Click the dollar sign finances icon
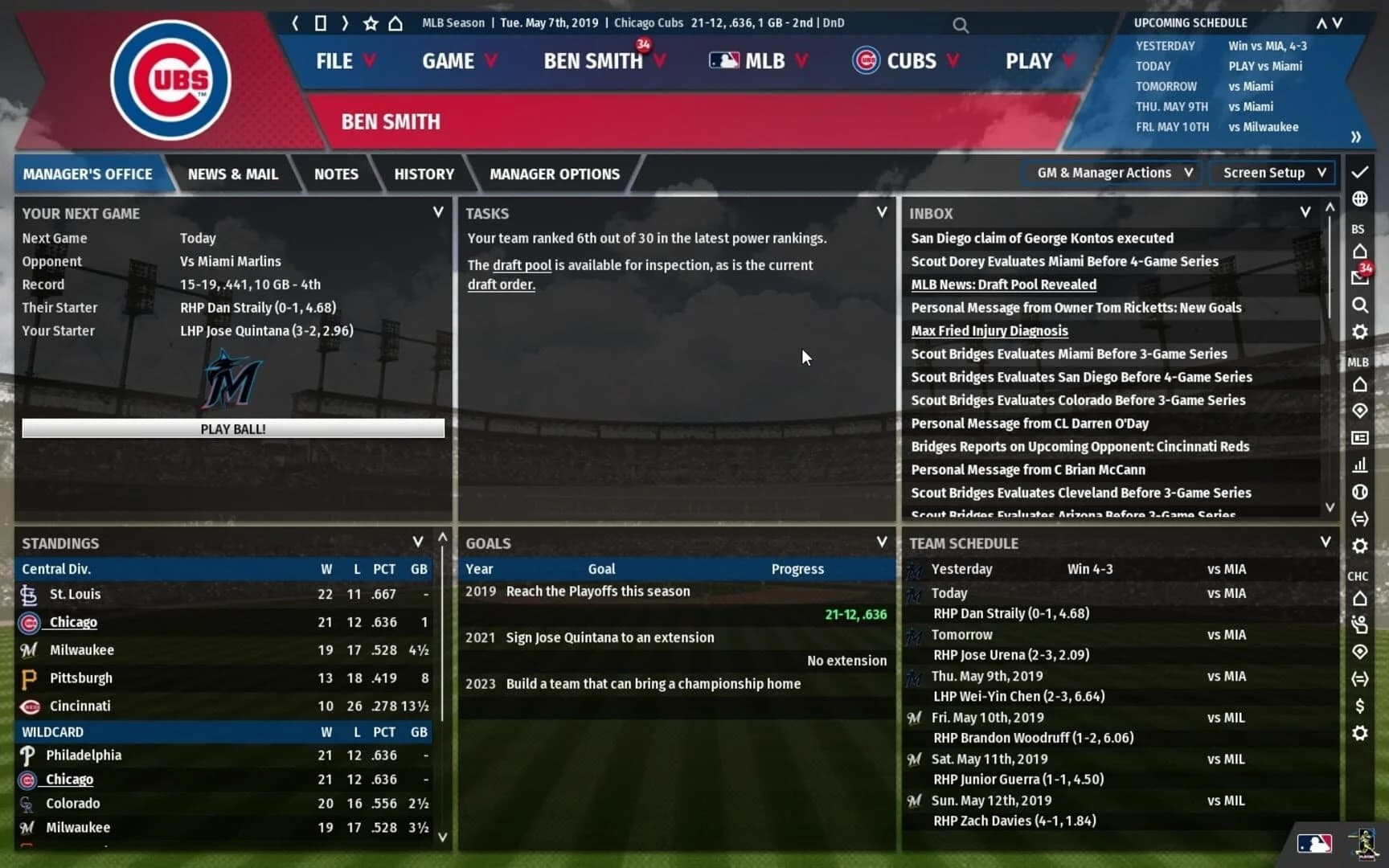Screen dimensions: 1389x868 click(1360, 706)
